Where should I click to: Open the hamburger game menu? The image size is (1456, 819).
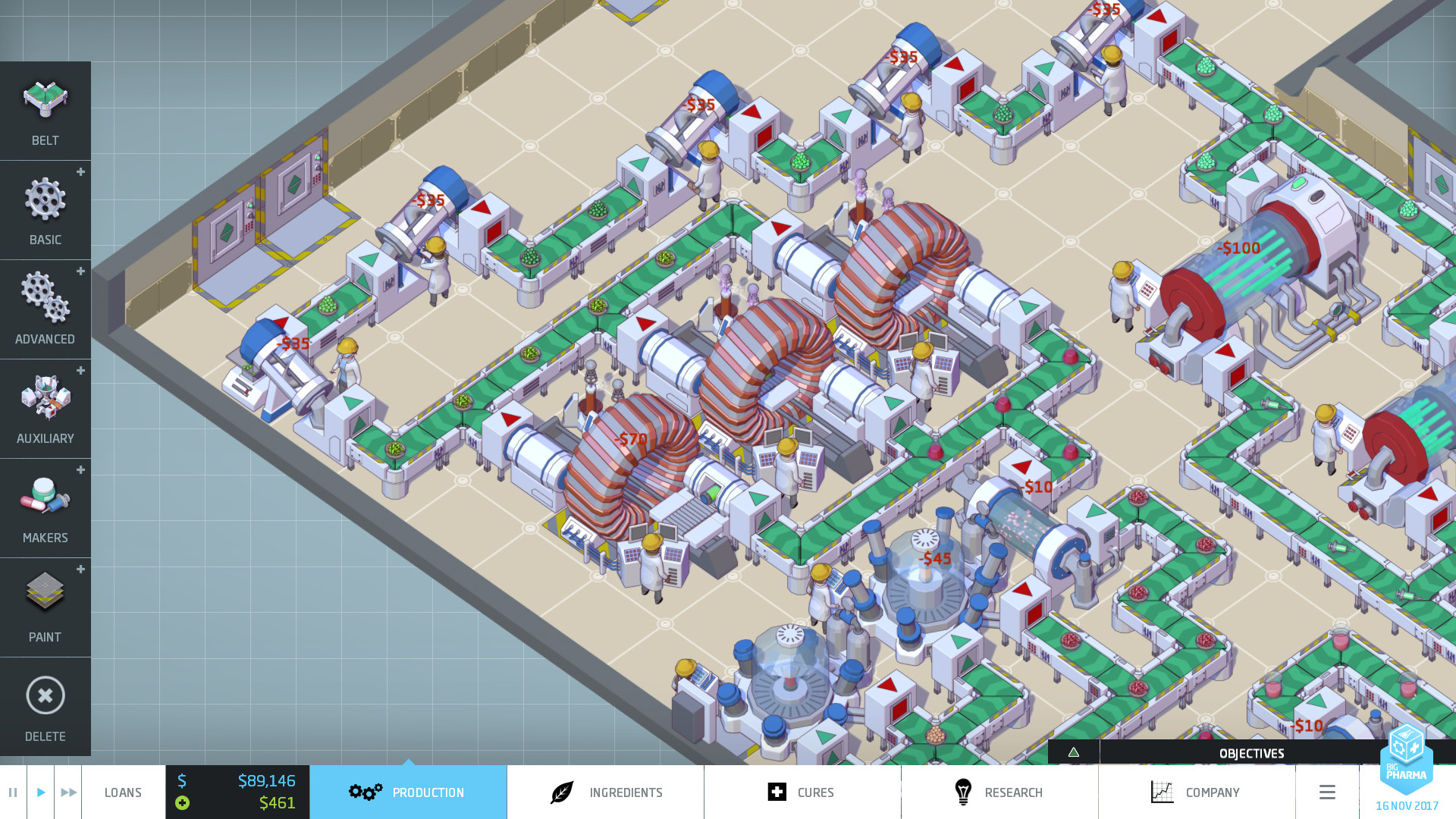tap(1327, 792)
